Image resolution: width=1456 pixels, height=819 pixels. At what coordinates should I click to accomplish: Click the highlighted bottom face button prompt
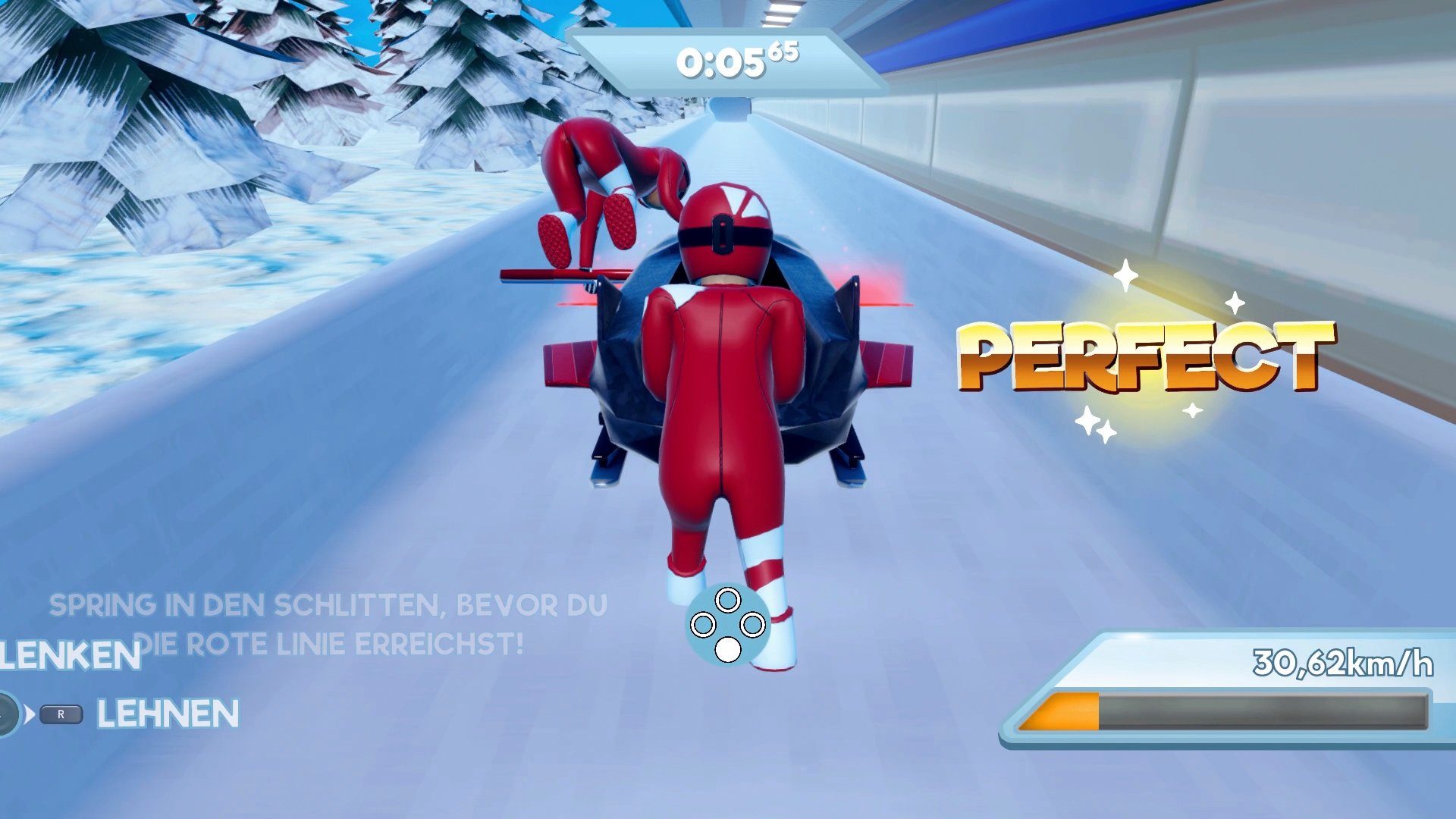click(x=728, y=650)
